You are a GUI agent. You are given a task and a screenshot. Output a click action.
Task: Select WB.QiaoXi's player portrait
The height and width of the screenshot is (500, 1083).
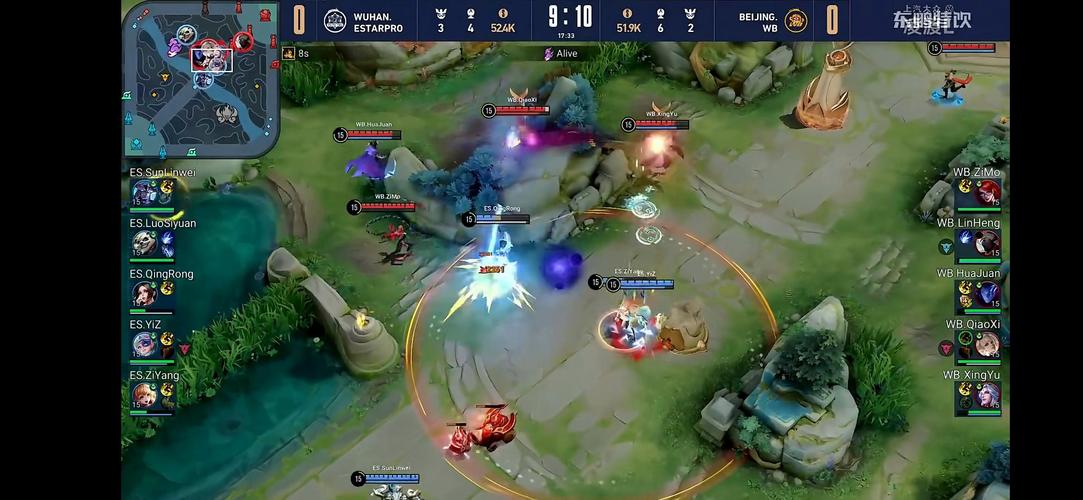pyautogui.click(x=987, y=345)
